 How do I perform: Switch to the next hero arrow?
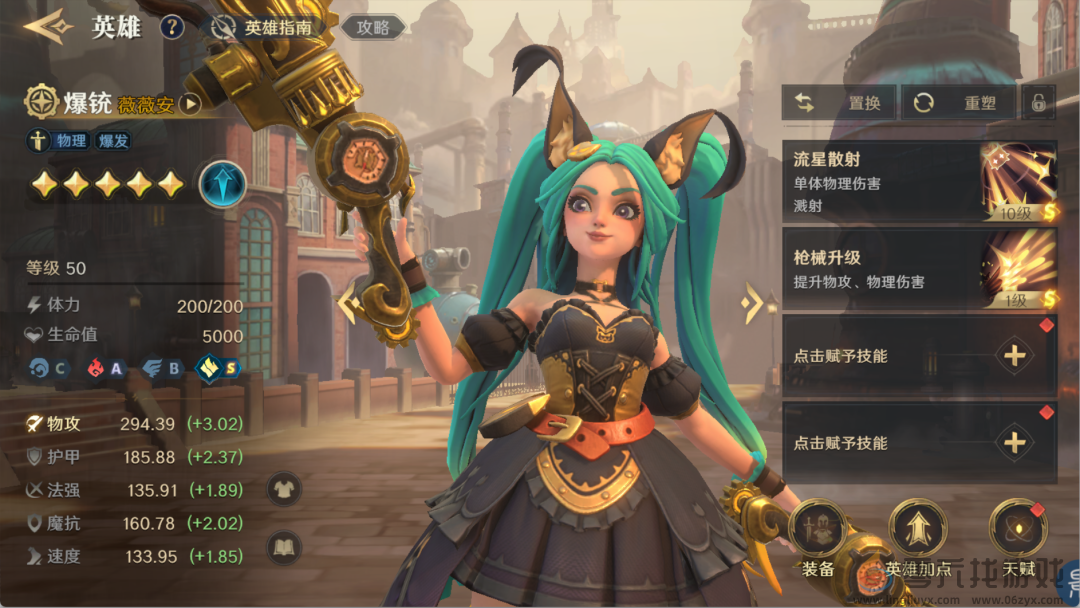tap(753, 303)
